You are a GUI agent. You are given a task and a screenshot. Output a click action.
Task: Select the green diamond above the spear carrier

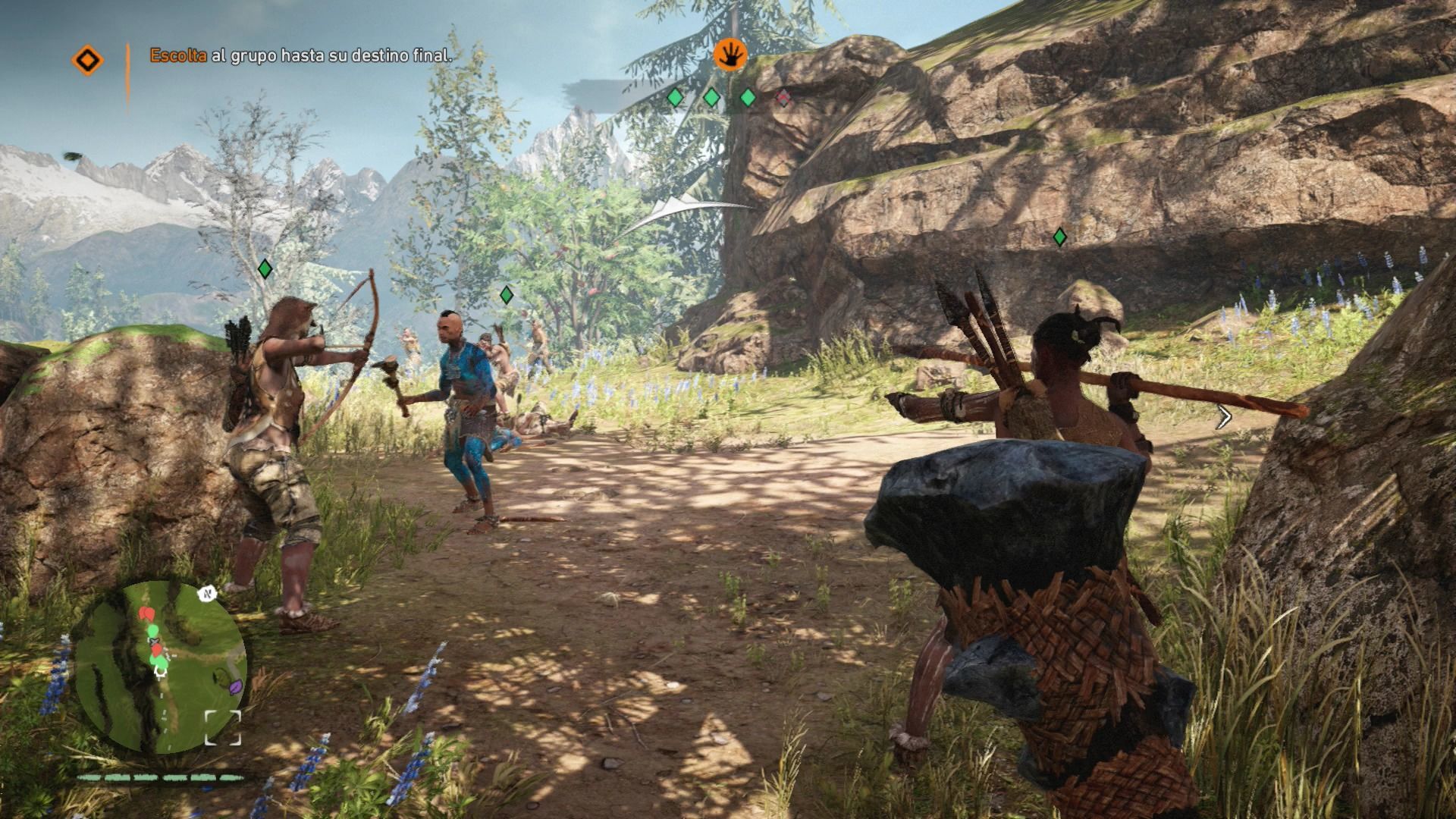[x=1059, y=237]
